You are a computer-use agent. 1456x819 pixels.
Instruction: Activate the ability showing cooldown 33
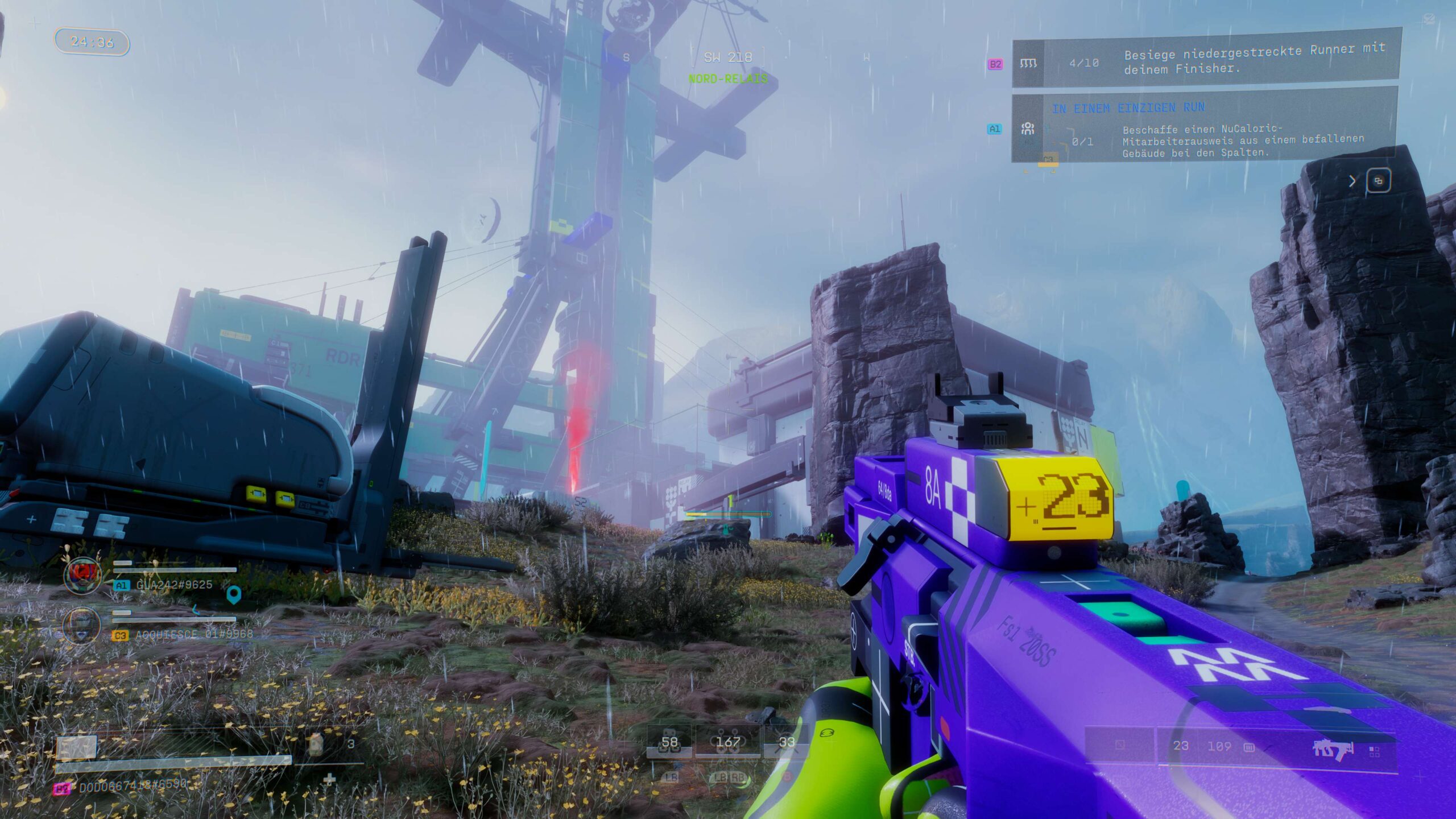point(787,743)
